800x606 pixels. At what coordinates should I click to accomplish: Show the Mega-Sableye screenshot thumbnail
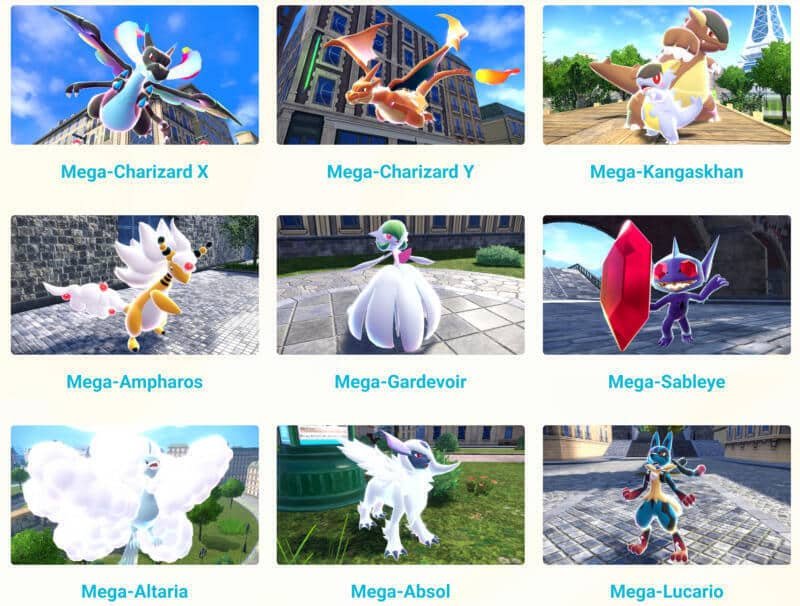pyautogui.click(x=666, y=285)
